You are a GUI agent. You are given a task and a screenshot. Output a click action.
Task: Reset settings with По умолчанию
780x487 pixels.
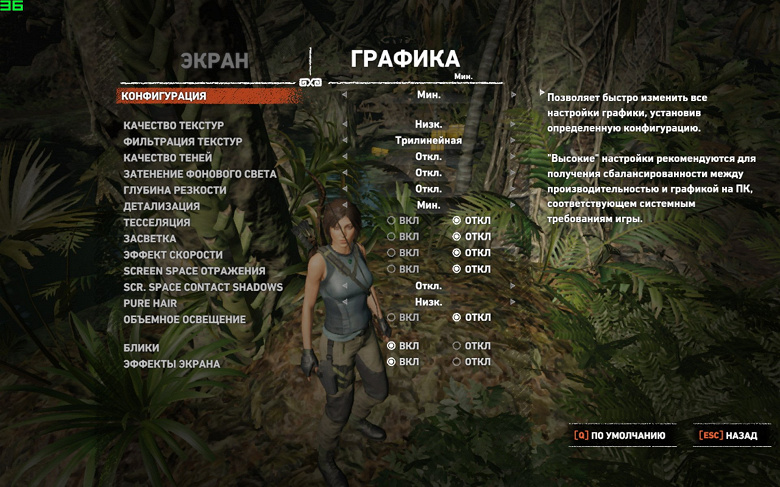pos(620,436)
